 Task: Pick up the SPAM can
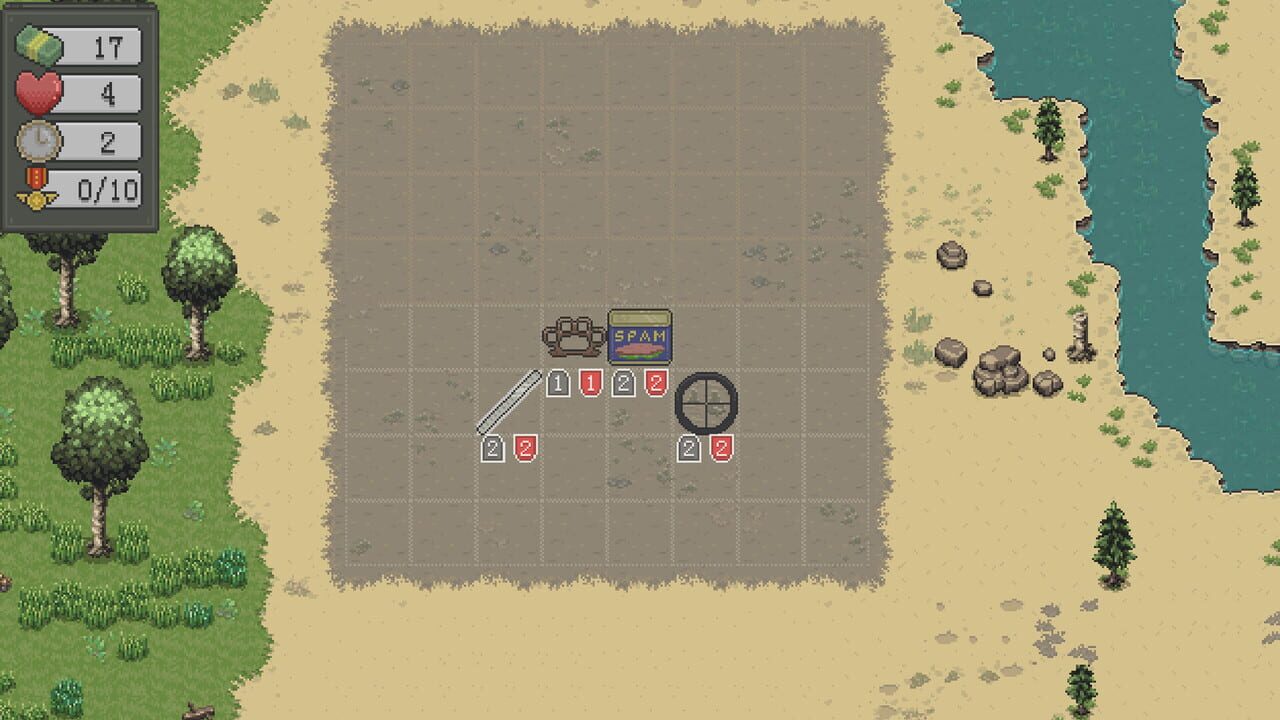click(x=638, y=338)
